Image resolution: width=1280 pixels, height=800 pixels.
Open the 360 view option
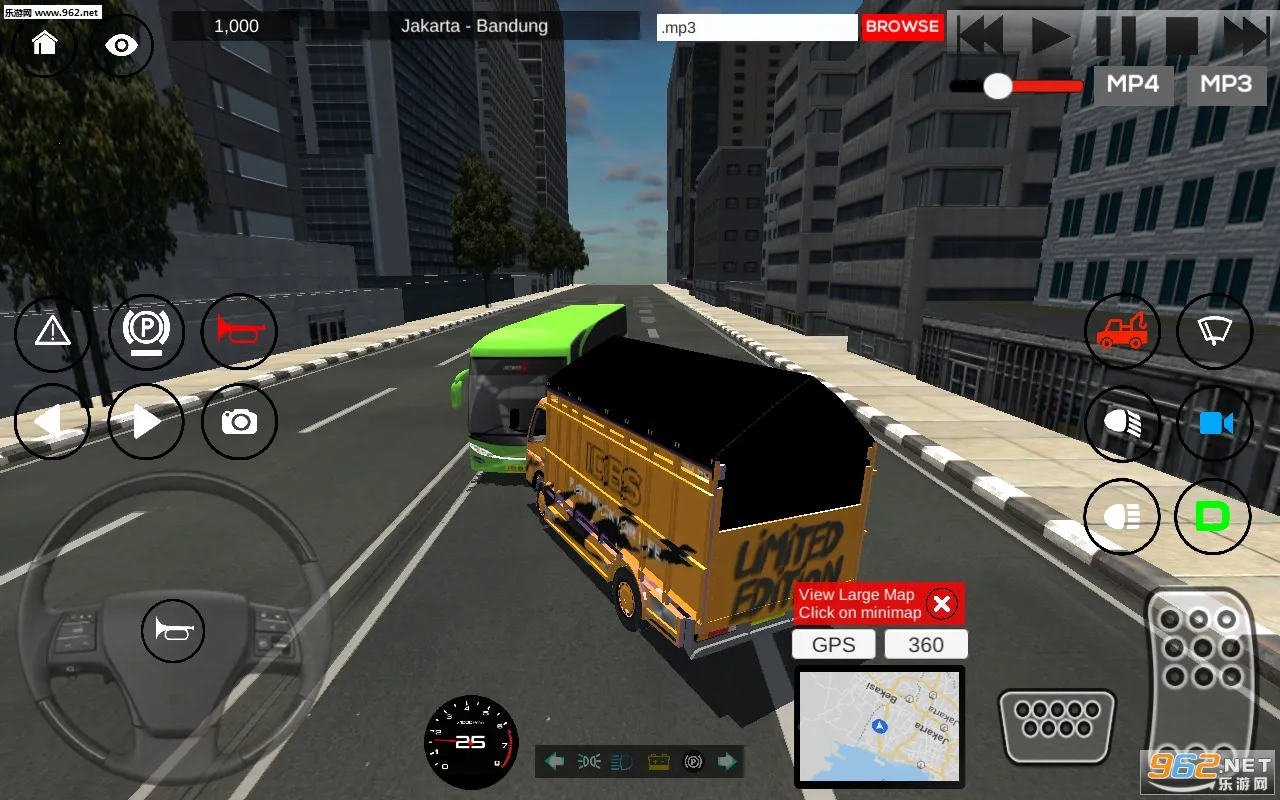pos(925,644)
